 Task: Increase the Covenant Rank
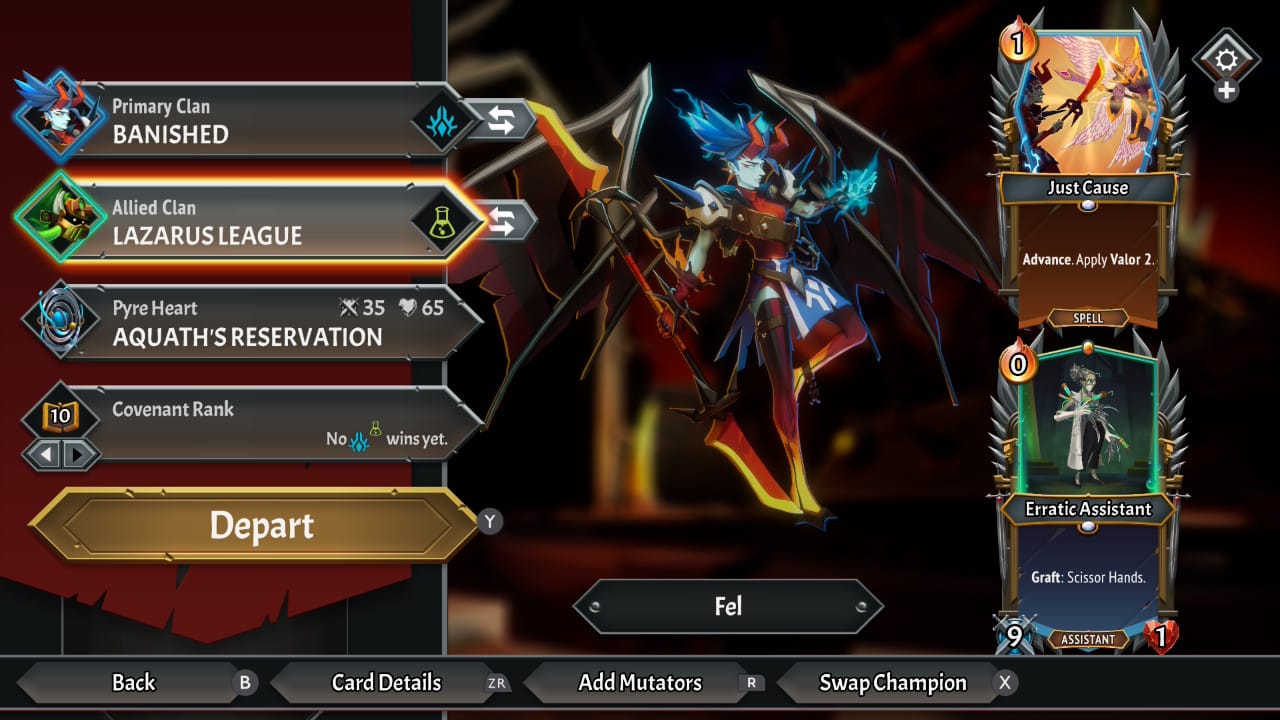coord(79,455)
